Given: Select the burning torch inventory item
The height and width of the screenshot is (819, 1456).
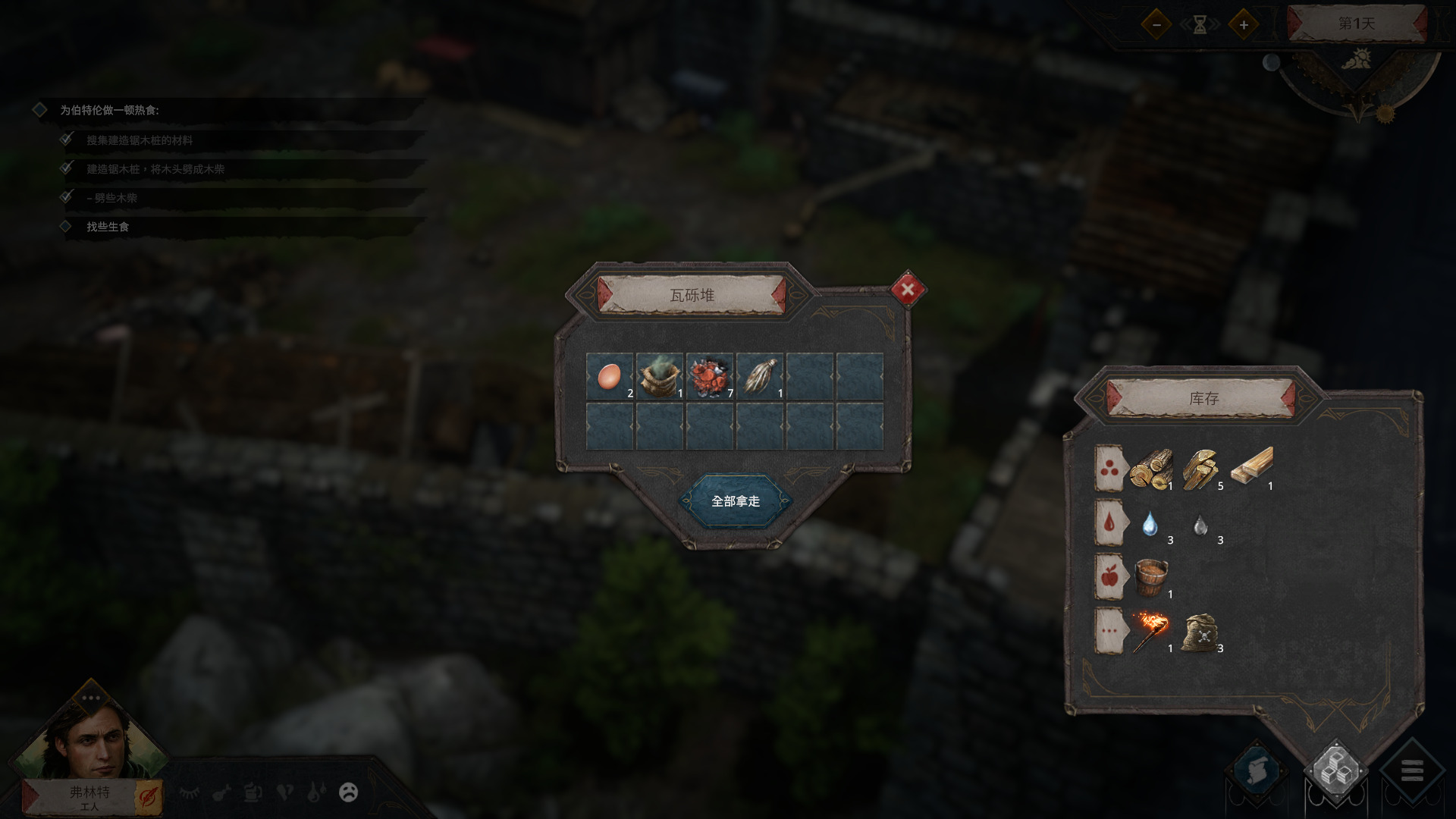Looking at the screenshot, I should [x=1150, y=631].
